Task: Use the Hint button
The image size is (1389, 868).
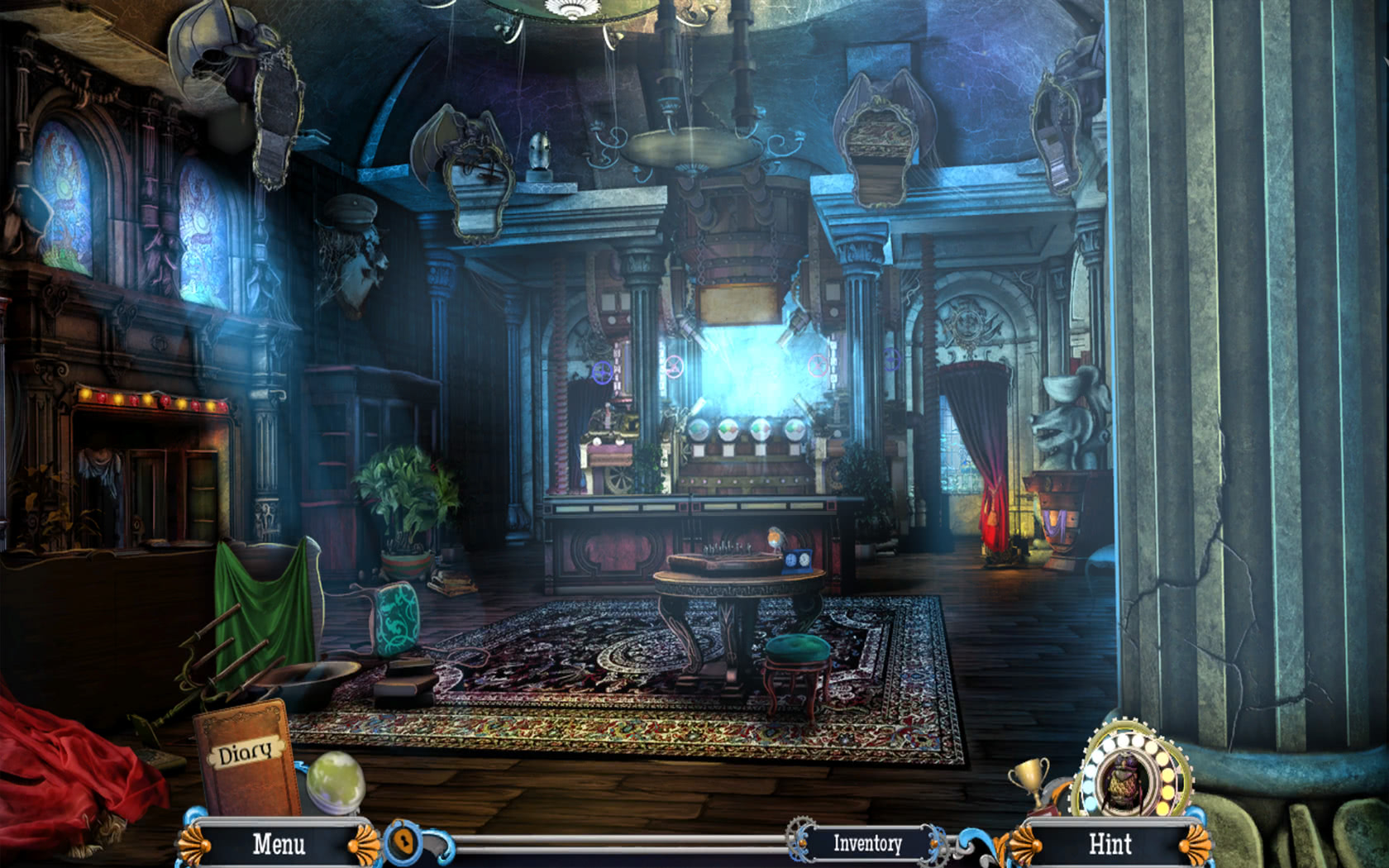Action: tap(1110, 844)
